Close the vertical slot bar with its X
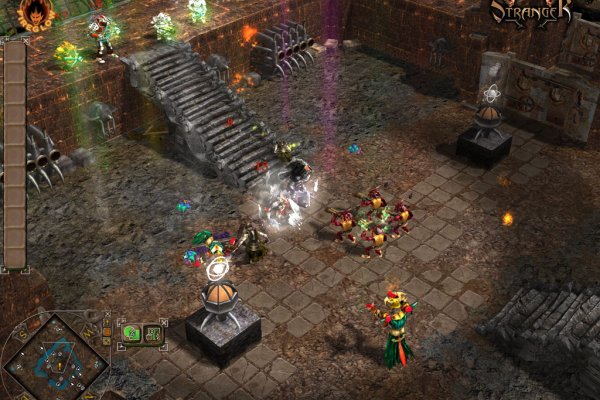The height and width of the screenshot is (400, 600). (26, 40)
